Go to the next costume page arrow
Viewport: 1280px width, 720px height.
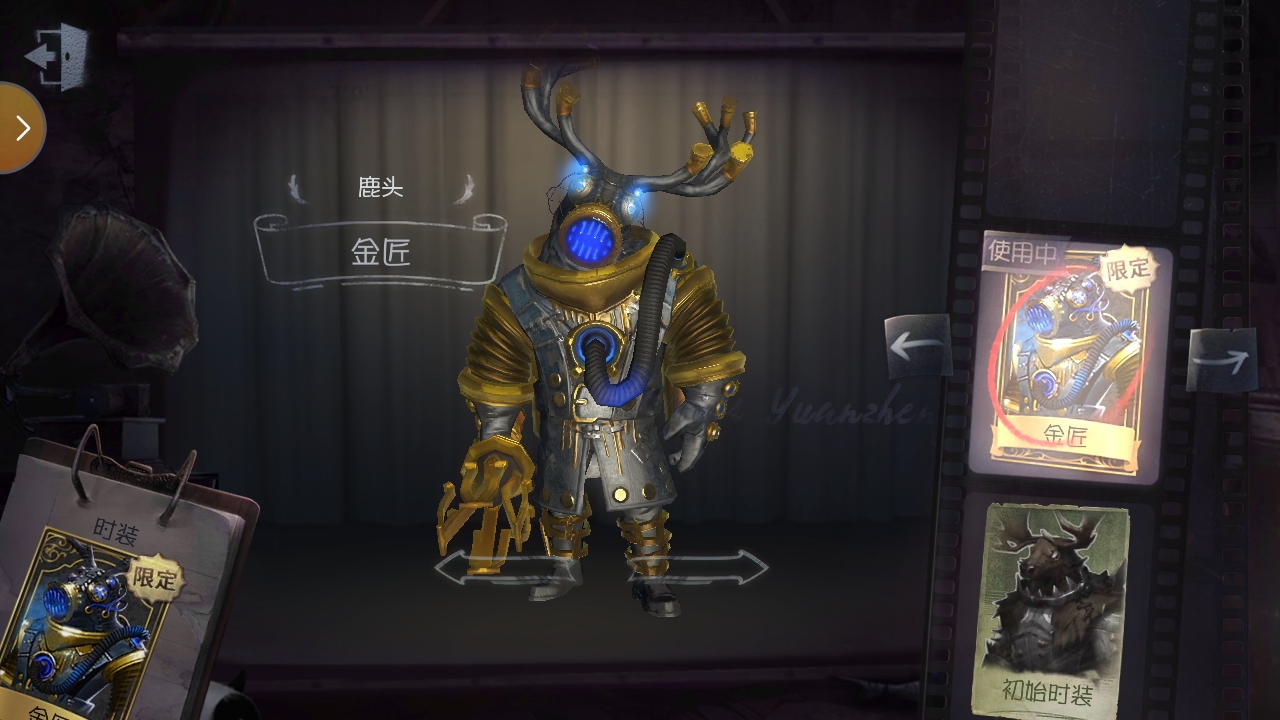click(1221, 358)
